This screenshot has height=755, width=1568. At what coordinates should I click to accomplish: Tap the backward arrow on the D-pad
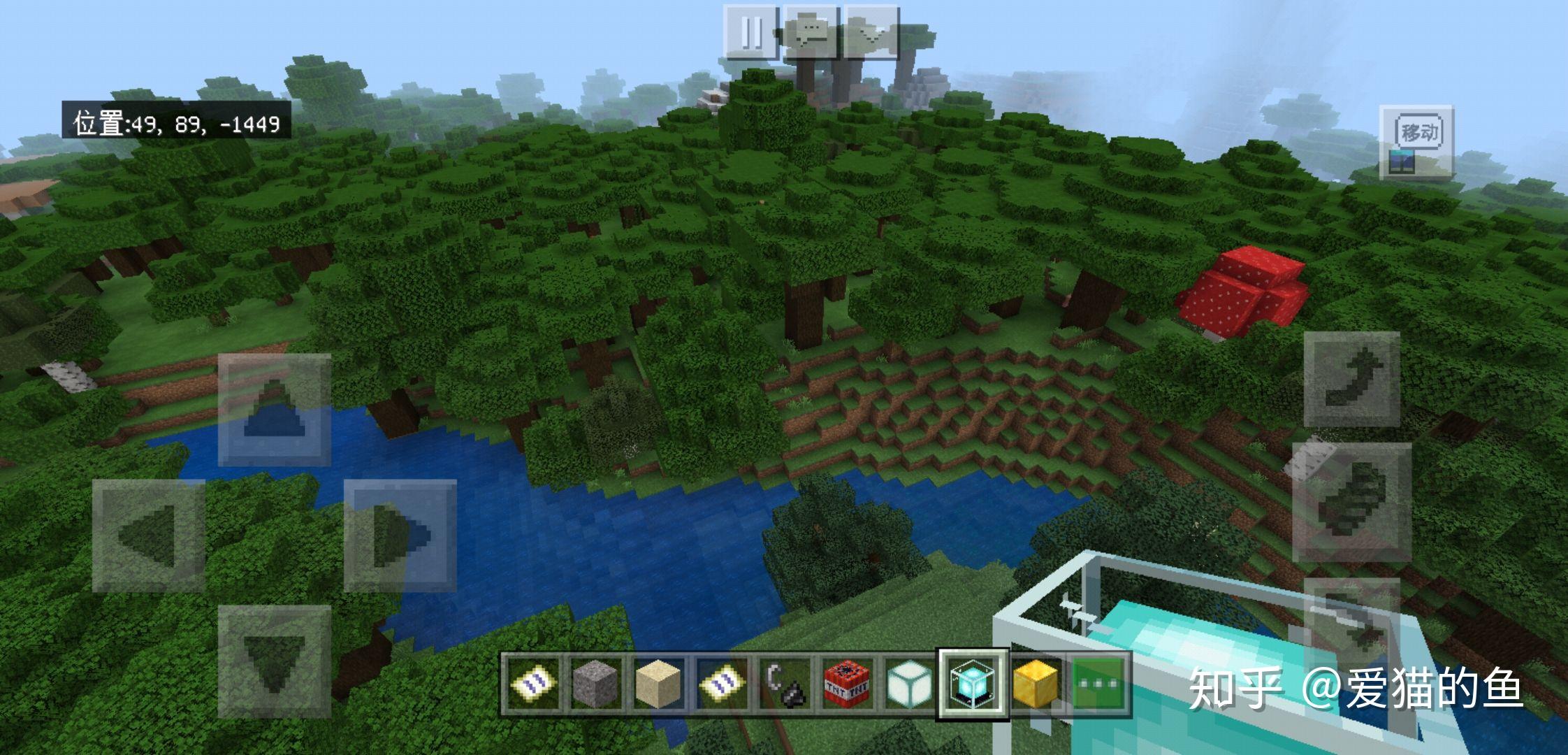coord(274,661)
